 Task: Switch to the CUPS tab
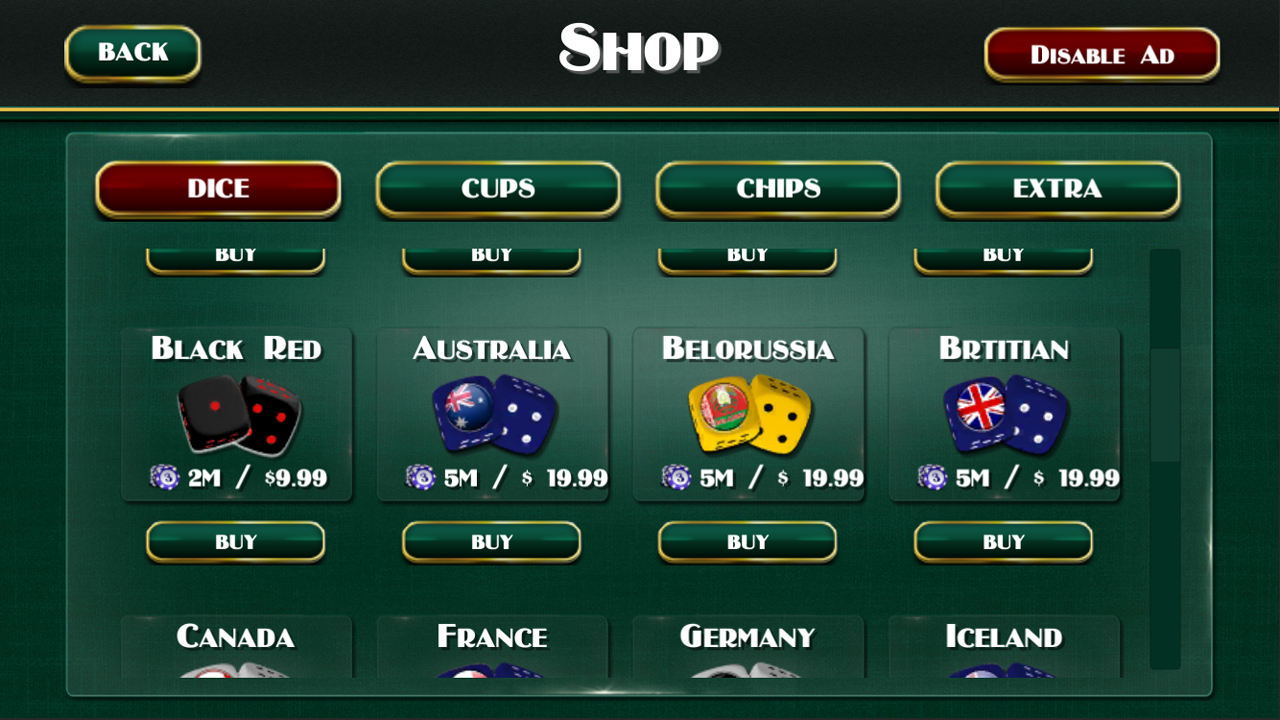[x=497, y=189]
